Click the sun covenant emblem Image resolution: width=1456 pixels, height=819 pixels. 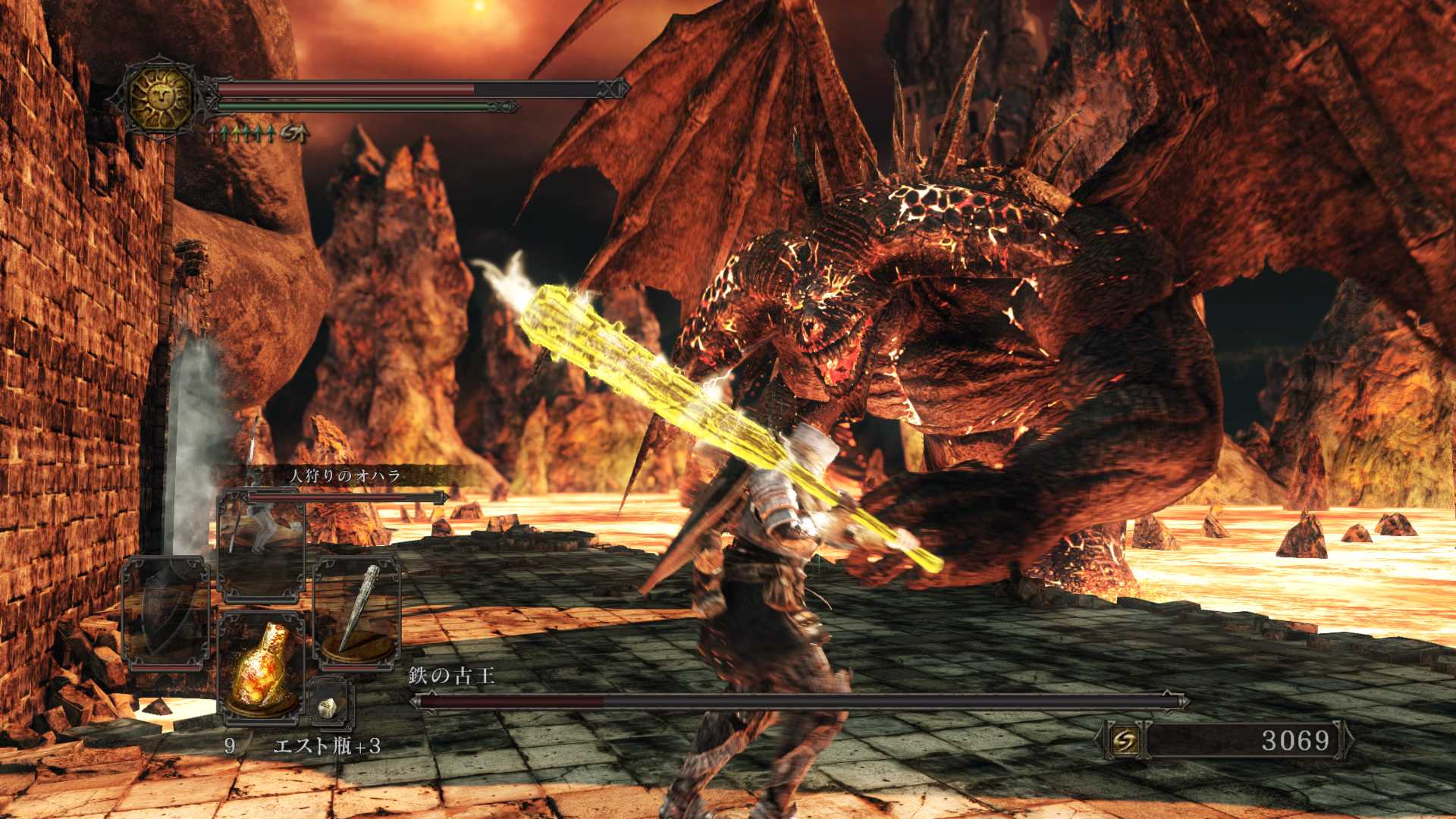point(161,96)
